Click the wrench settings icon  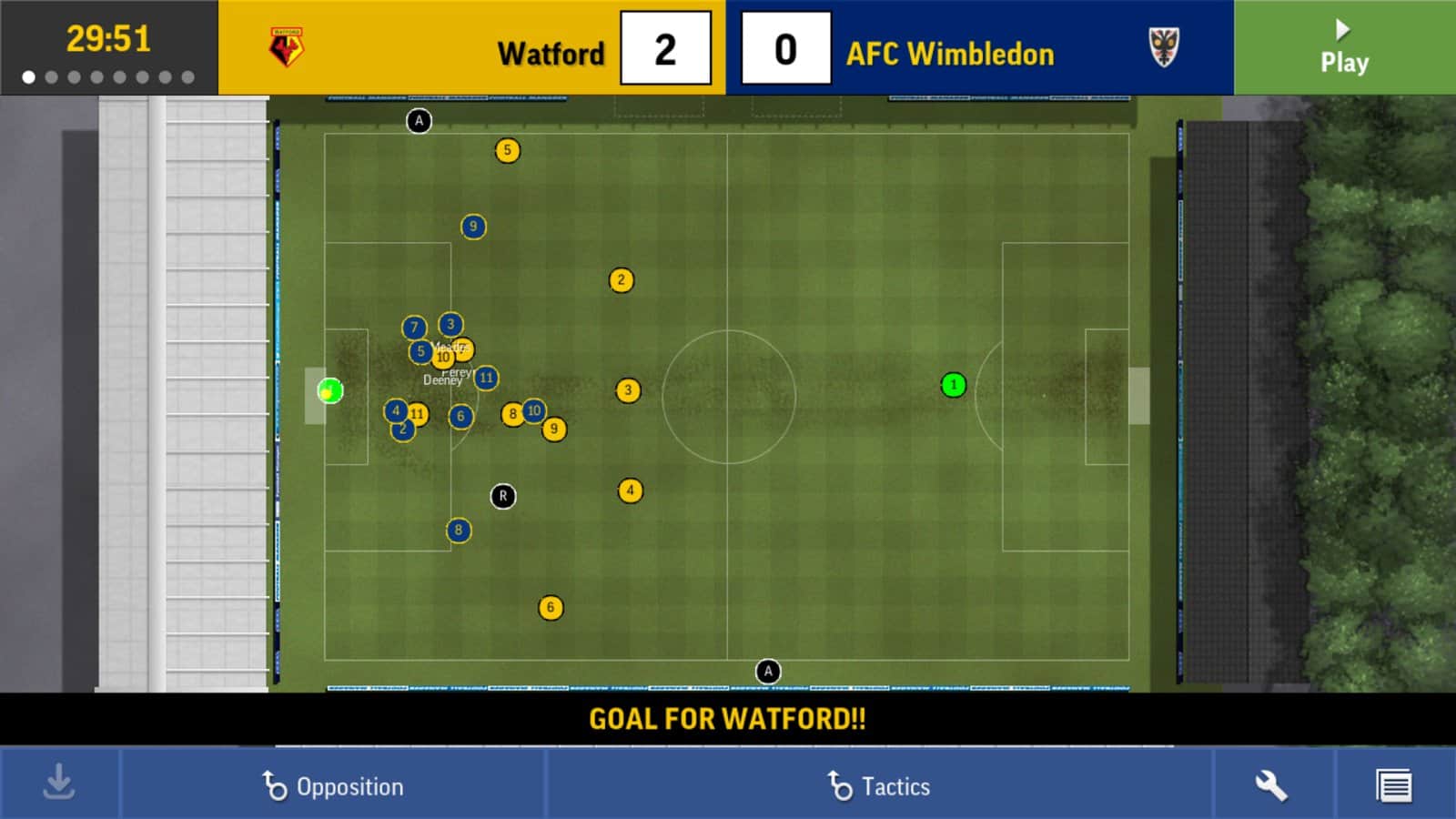pos(1271,785)
